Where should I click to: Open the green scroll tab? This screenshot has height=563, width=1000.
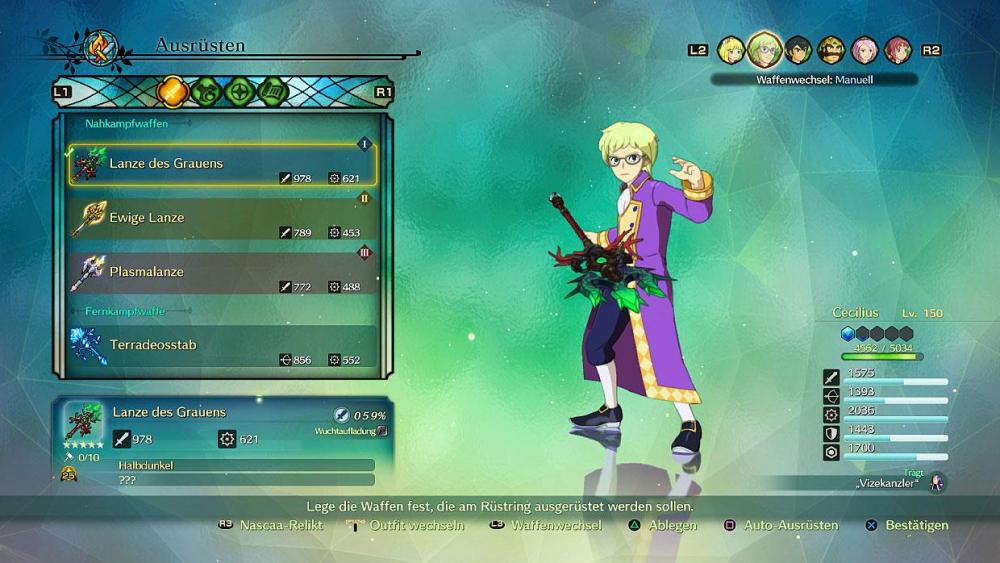pos(273,92)
